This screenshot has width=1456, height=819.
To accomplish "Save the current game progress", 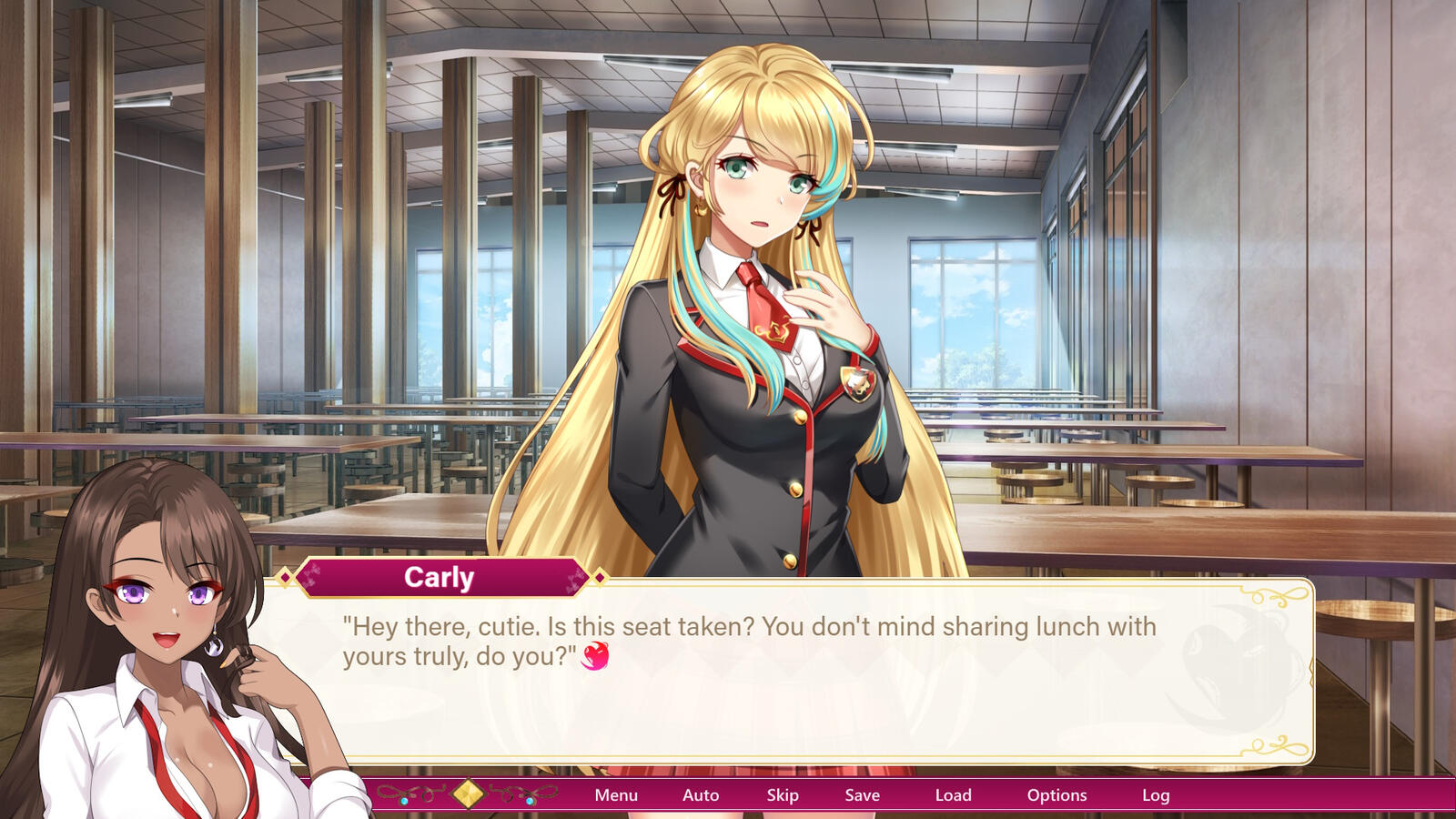I will coord(861,794).
